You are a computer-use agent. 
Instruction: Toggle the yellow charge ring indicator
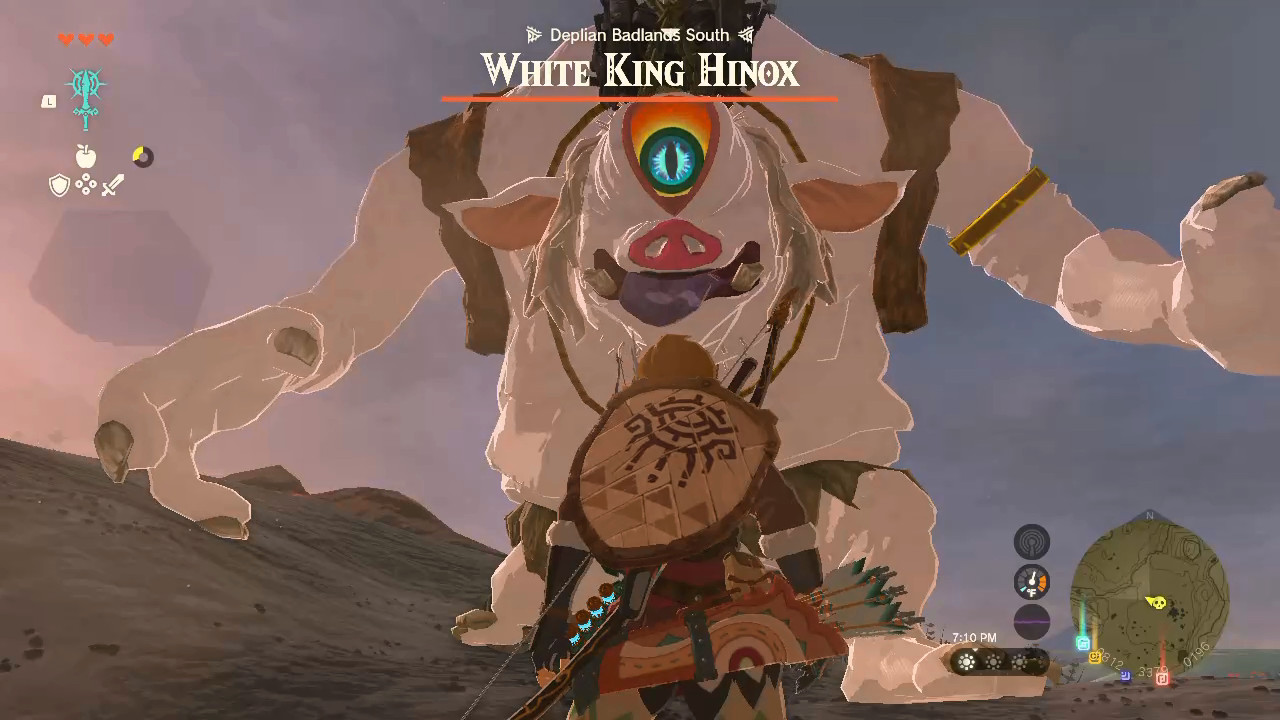(142, 156)
